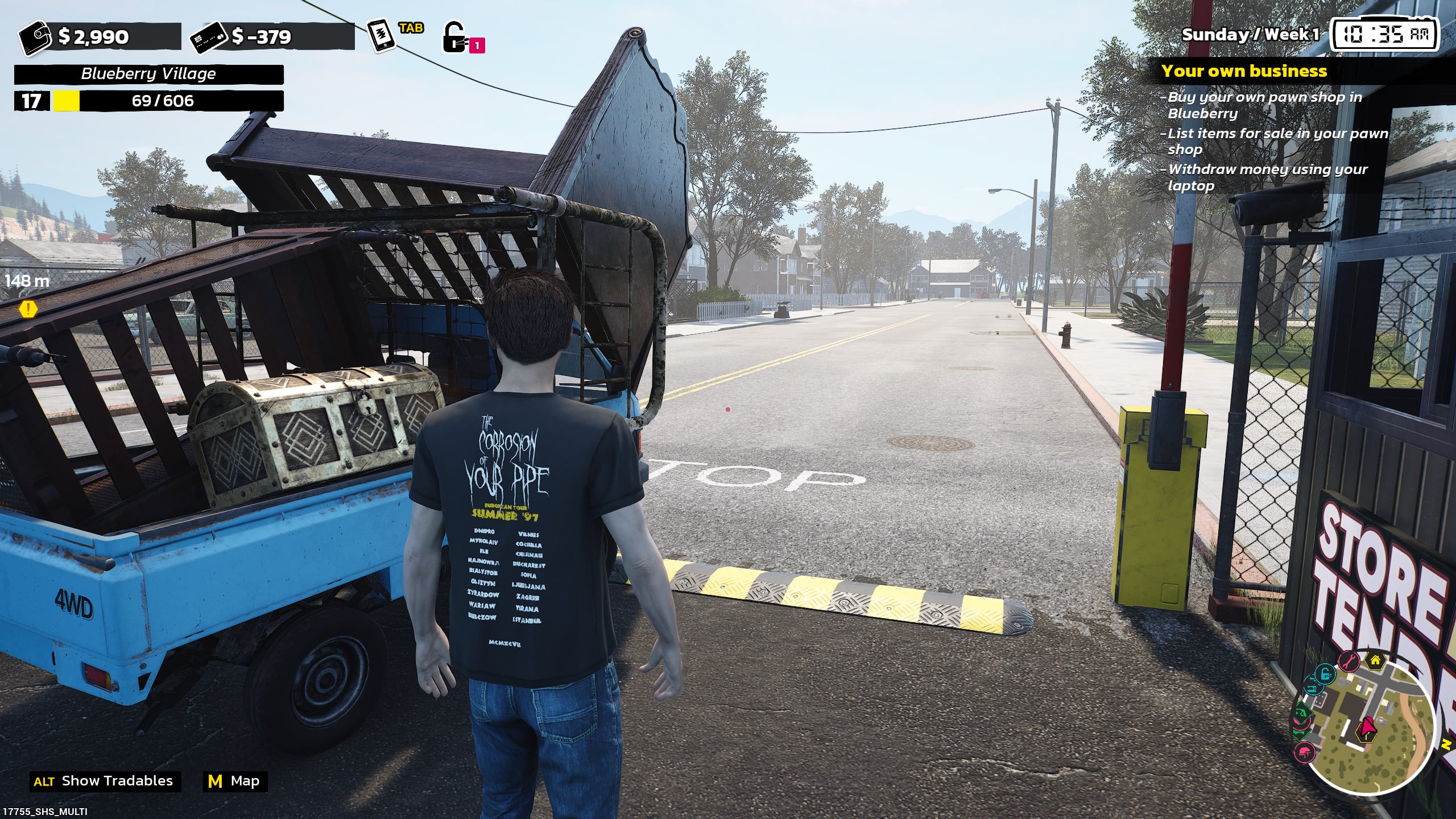Click the yellow exclamation waypoint marker
1456x819 pixels.
tap(28, 309)
